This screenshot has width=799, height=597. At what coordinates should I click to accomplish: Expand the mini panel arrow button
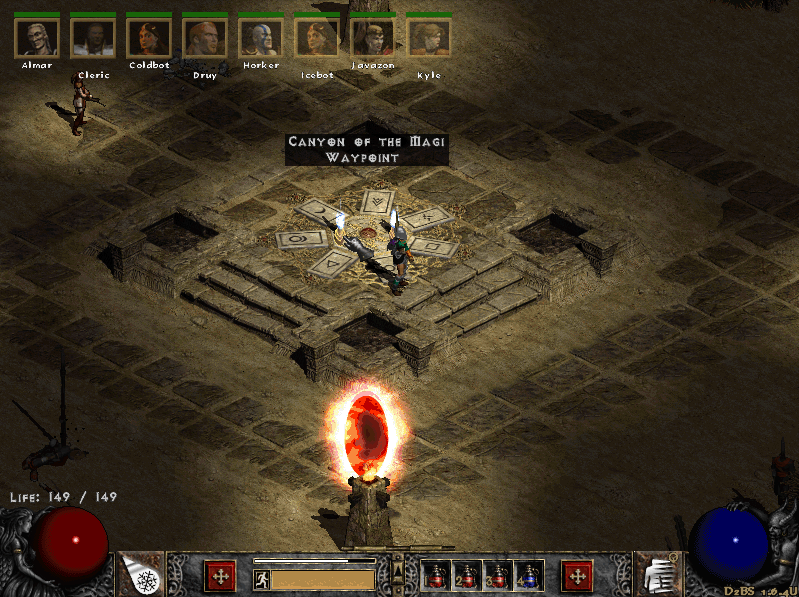397,570
